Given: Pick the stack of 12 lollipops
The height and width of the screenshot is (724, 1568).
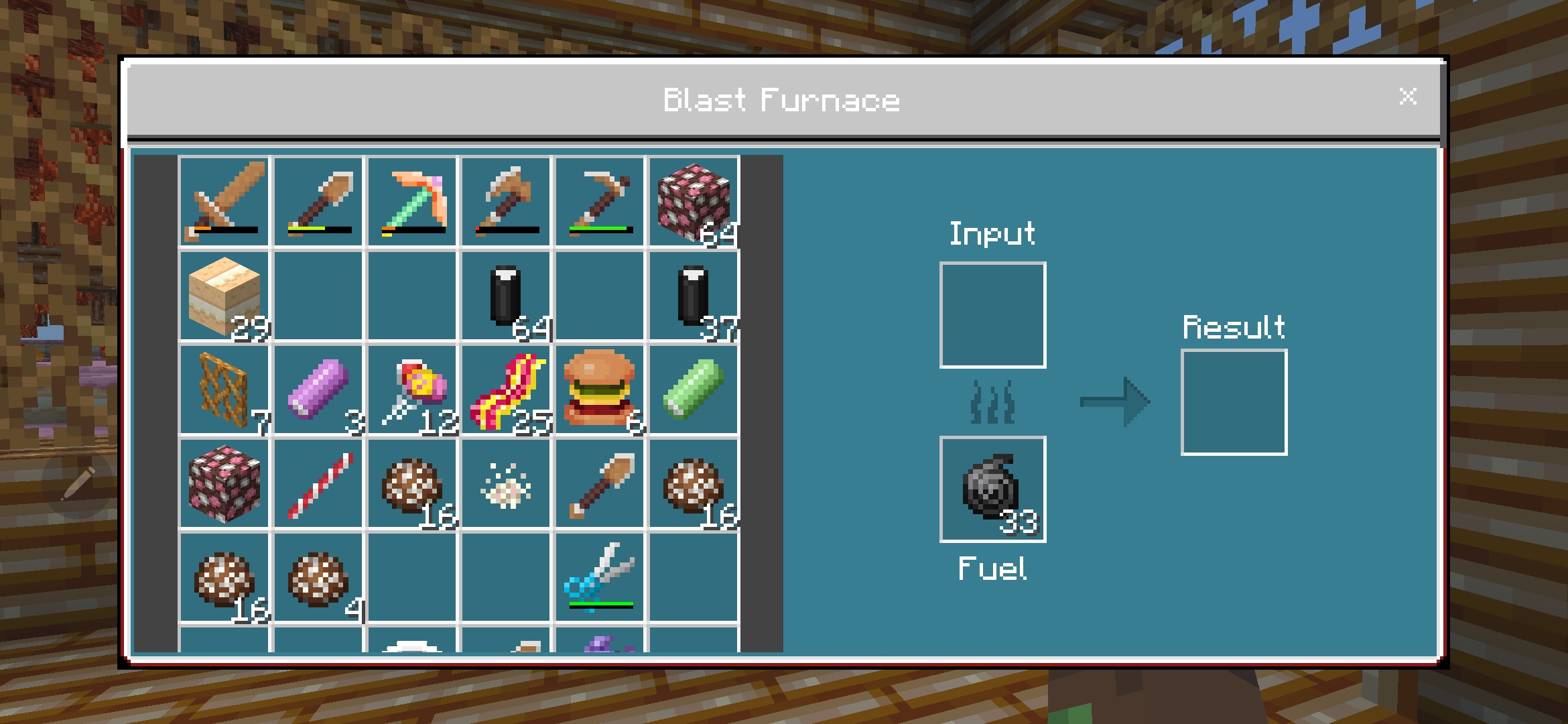Looking at the screenshot, I should (412, 389).
